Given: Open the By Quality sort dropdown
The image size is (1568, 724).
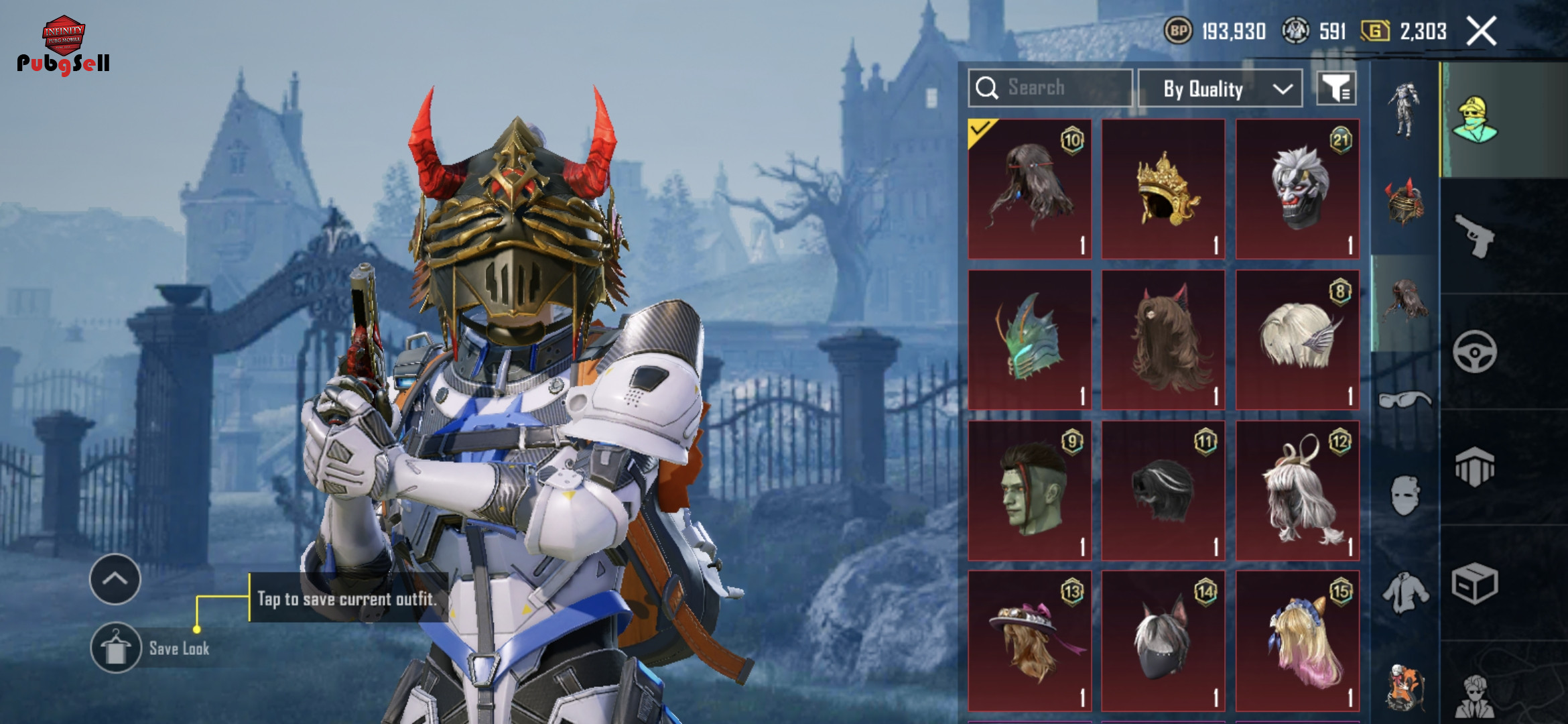Looking at the screenshot, I should tap(1220, 88).
